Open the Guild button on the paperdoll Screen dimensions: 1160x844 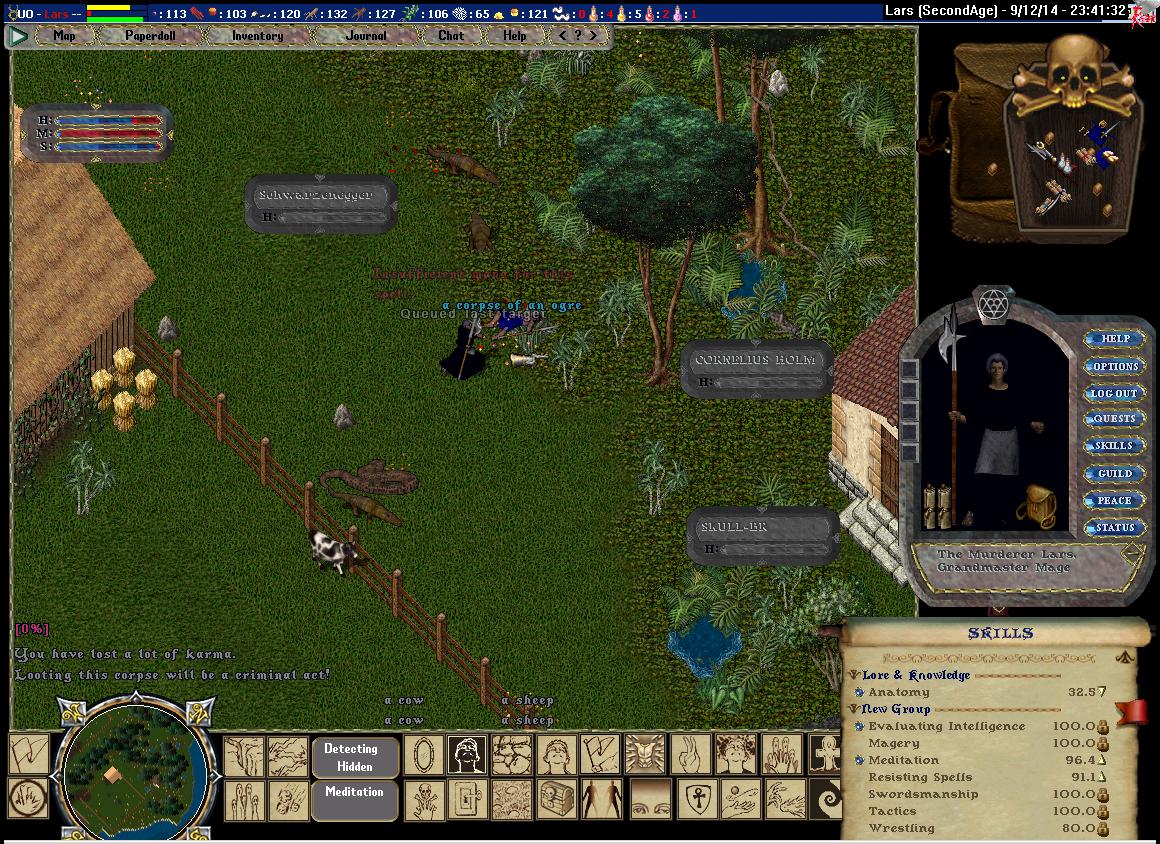pyautogui.click(x=1115, y=473)
